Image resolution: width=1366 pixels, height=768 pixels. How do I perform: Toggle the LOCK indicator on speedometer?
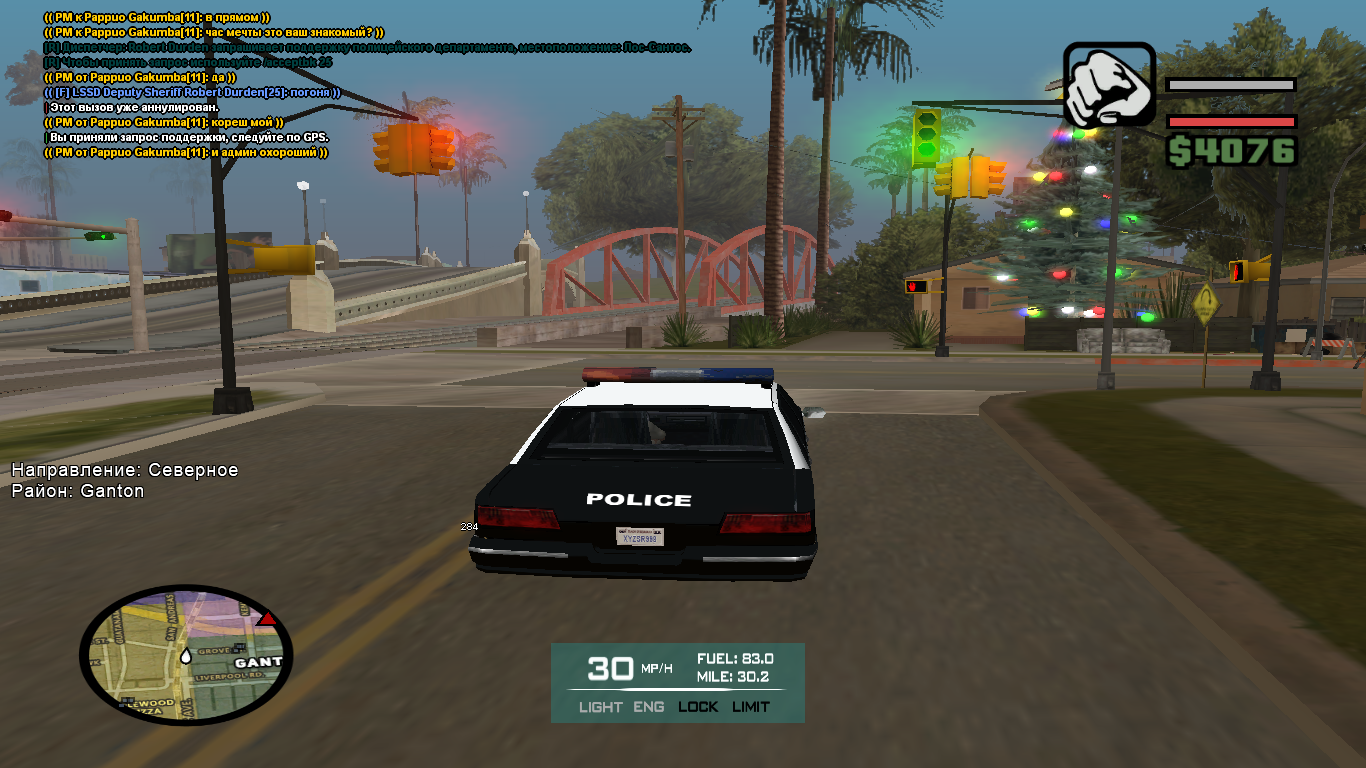[x=698, y=707]
